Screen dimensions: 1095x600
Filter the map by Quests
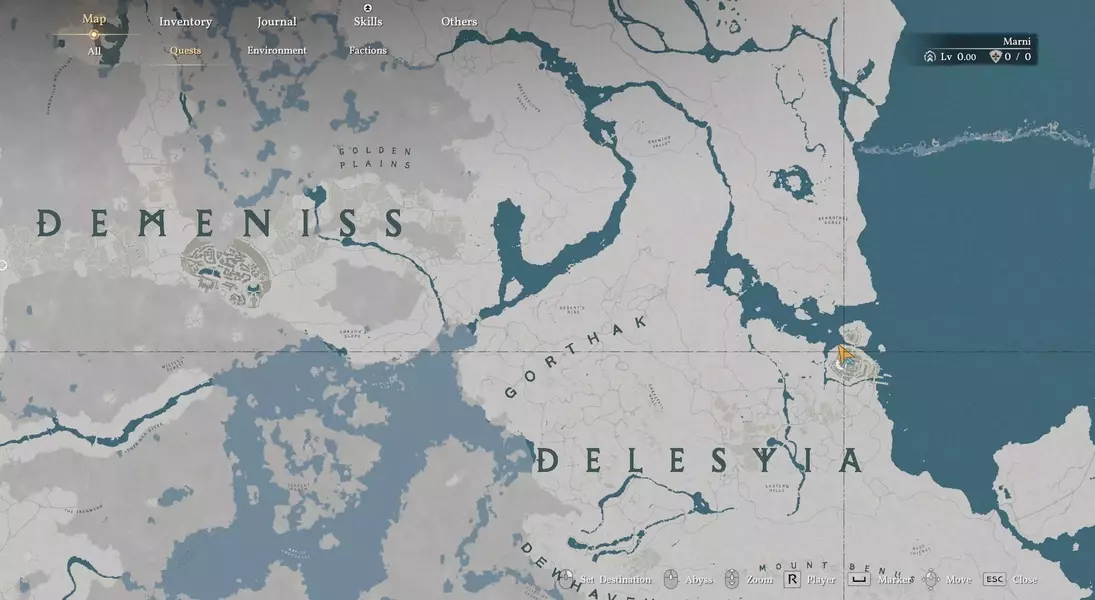click(x=185, y=51)
